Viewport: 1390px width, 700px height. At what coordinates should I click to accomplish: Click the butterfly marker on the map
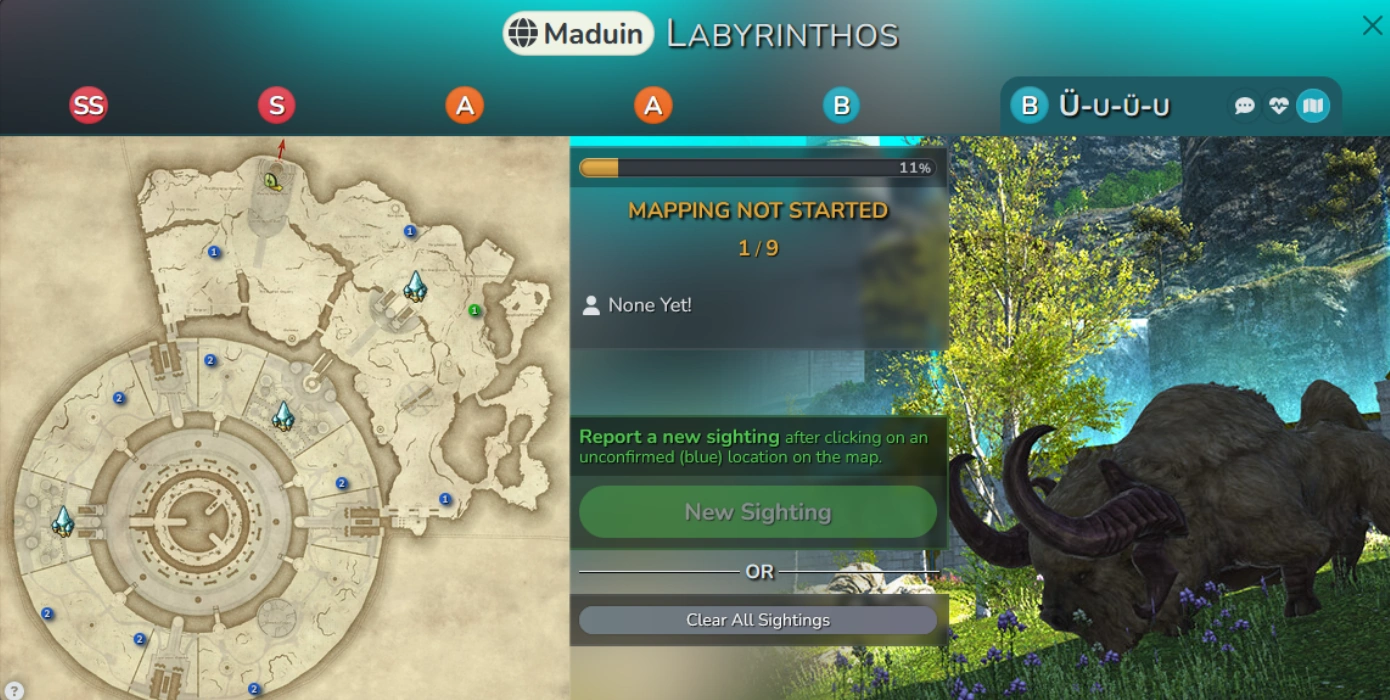click(x=272, y=181)
